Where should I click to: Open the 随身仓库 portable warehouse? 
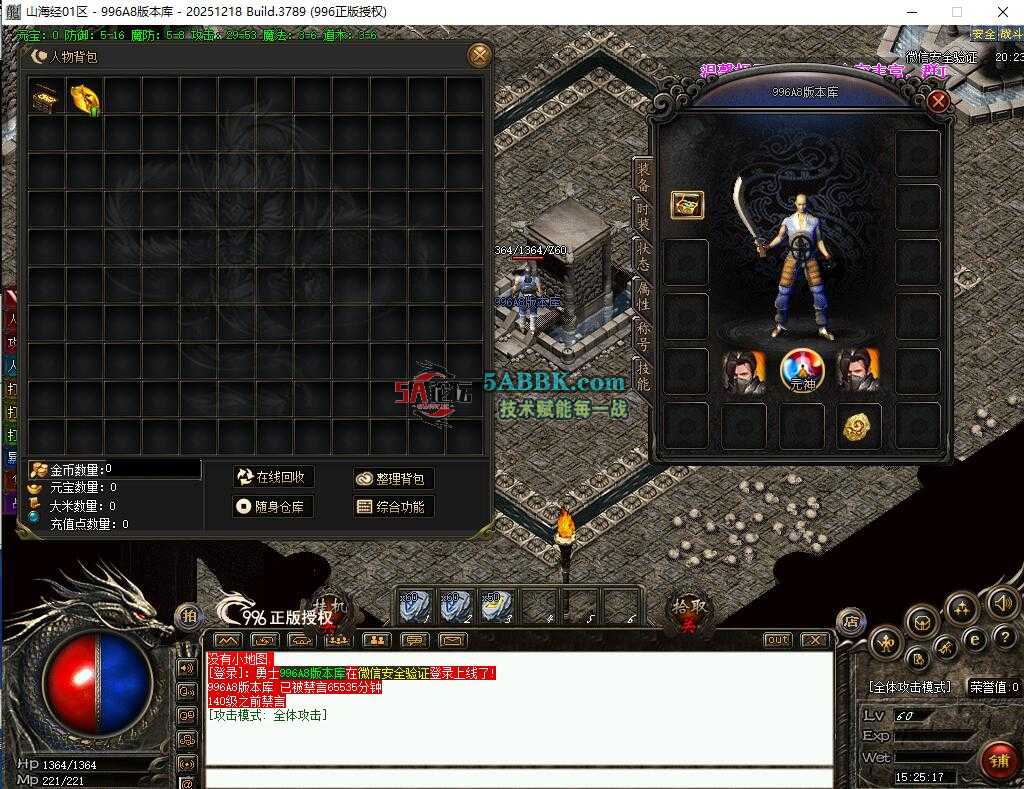(x=271, y=507)
